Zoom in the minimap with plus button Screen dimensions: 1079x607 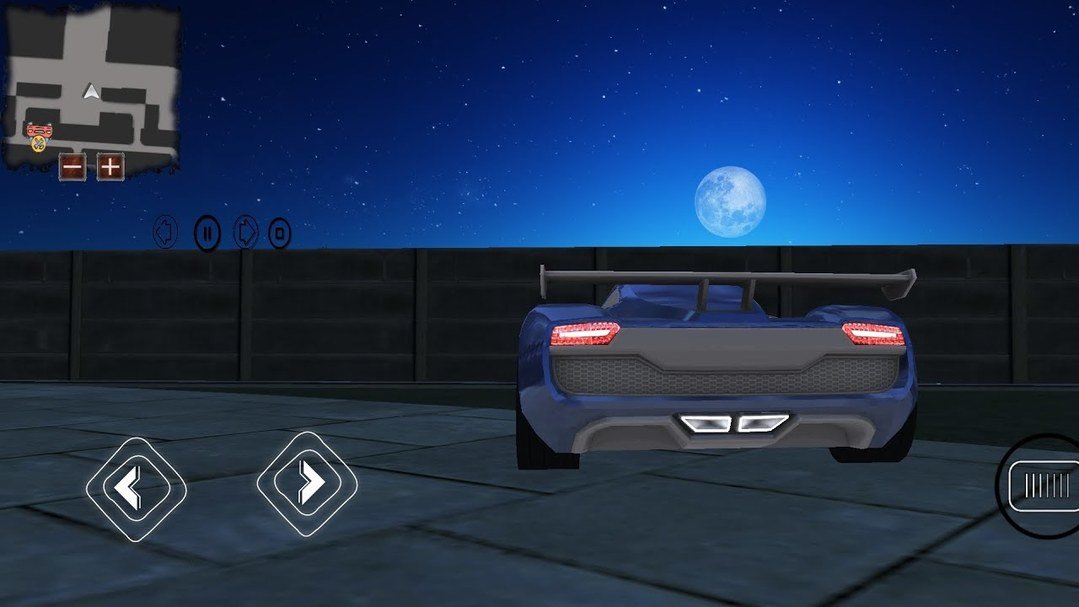pyautogui.click(x=109, y=166)
